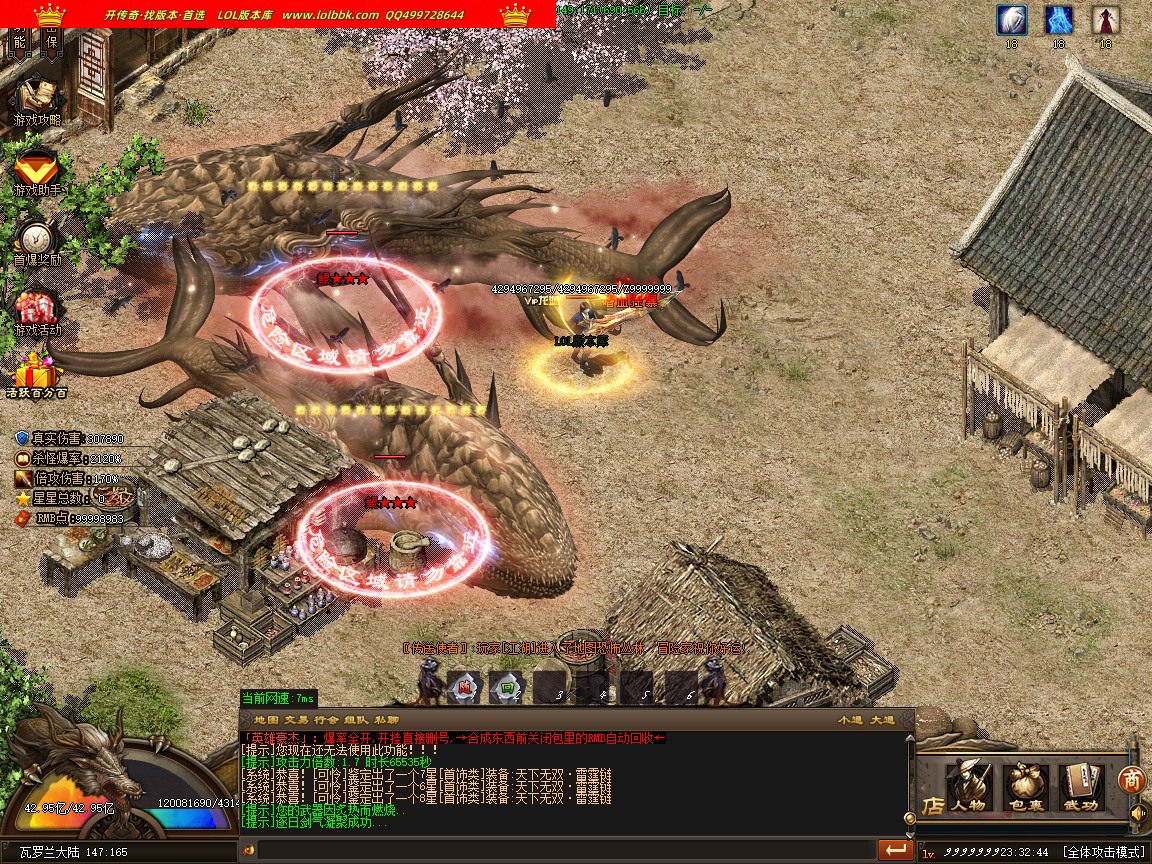Open the 武功 skills book
Viewport: 1152px width, 864px height.
click(x=1080, y=785)
